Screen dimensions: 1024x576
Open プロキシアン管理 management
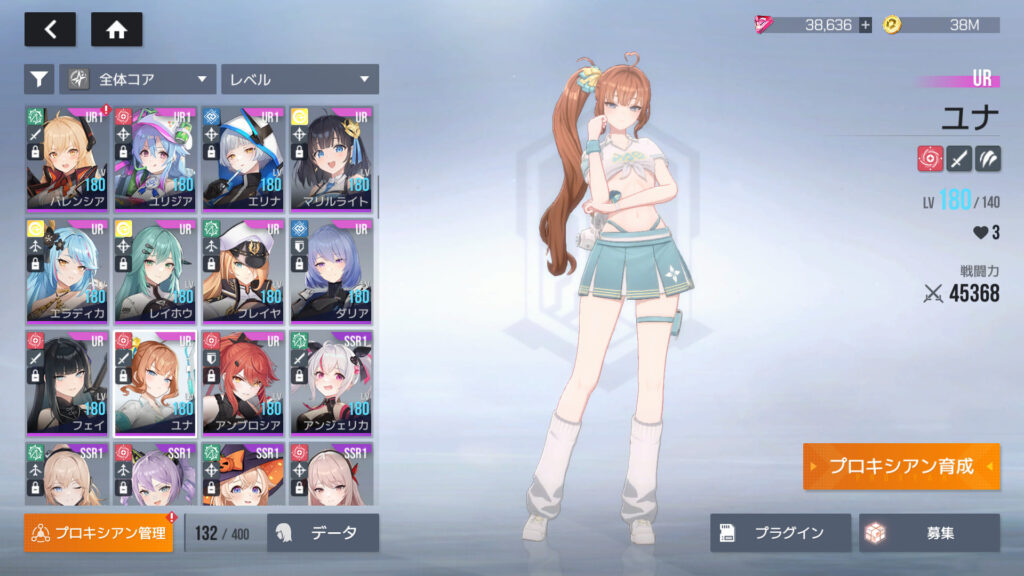[x=98, y=533]
